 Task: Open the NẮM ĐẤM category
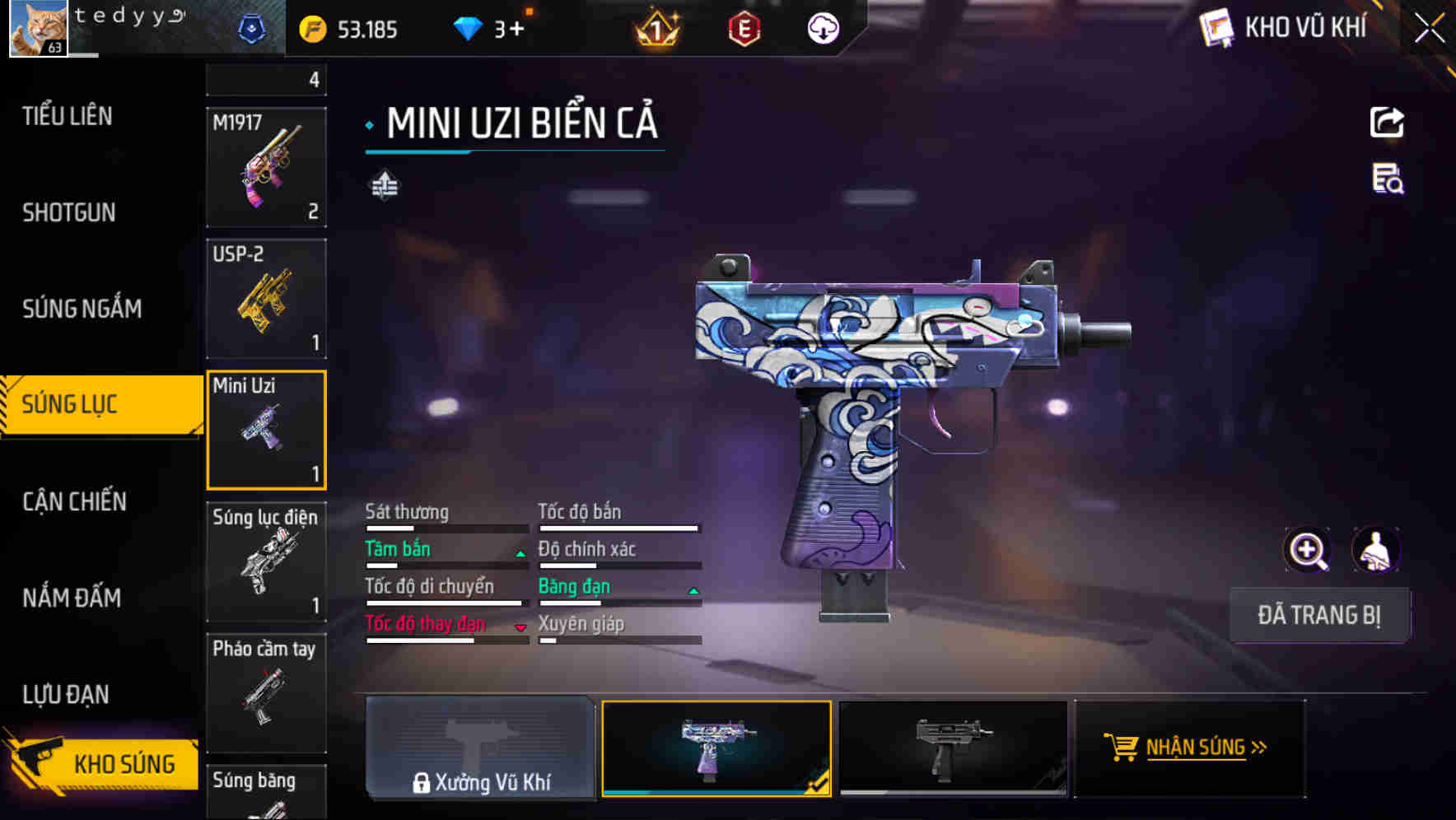72,598
